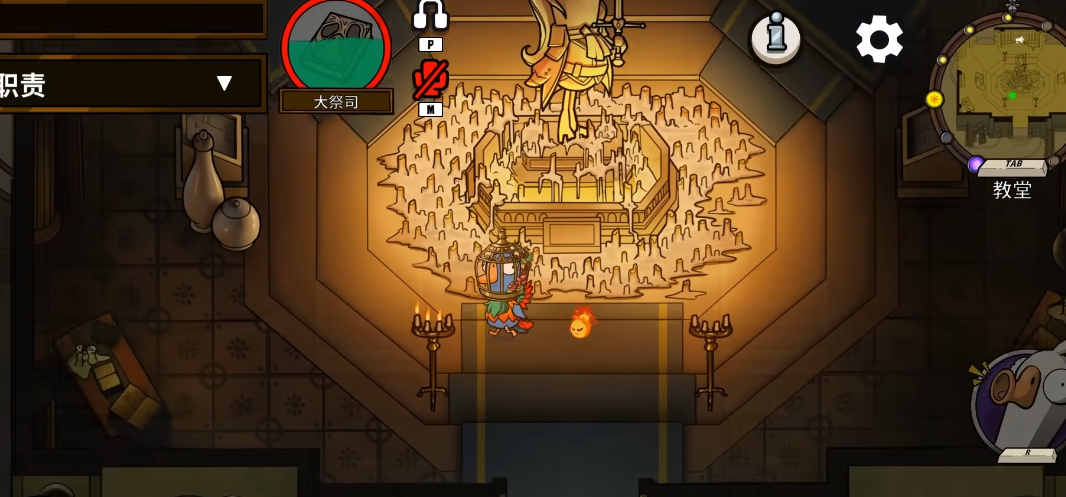Open the info pawn button
The height and width of the screenshot is (497, 1066).
(776, 39)
